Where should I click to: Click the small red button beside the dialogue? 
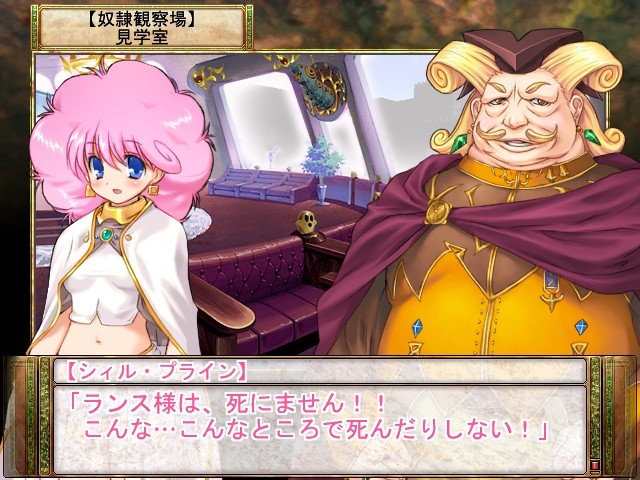(596, 464)
